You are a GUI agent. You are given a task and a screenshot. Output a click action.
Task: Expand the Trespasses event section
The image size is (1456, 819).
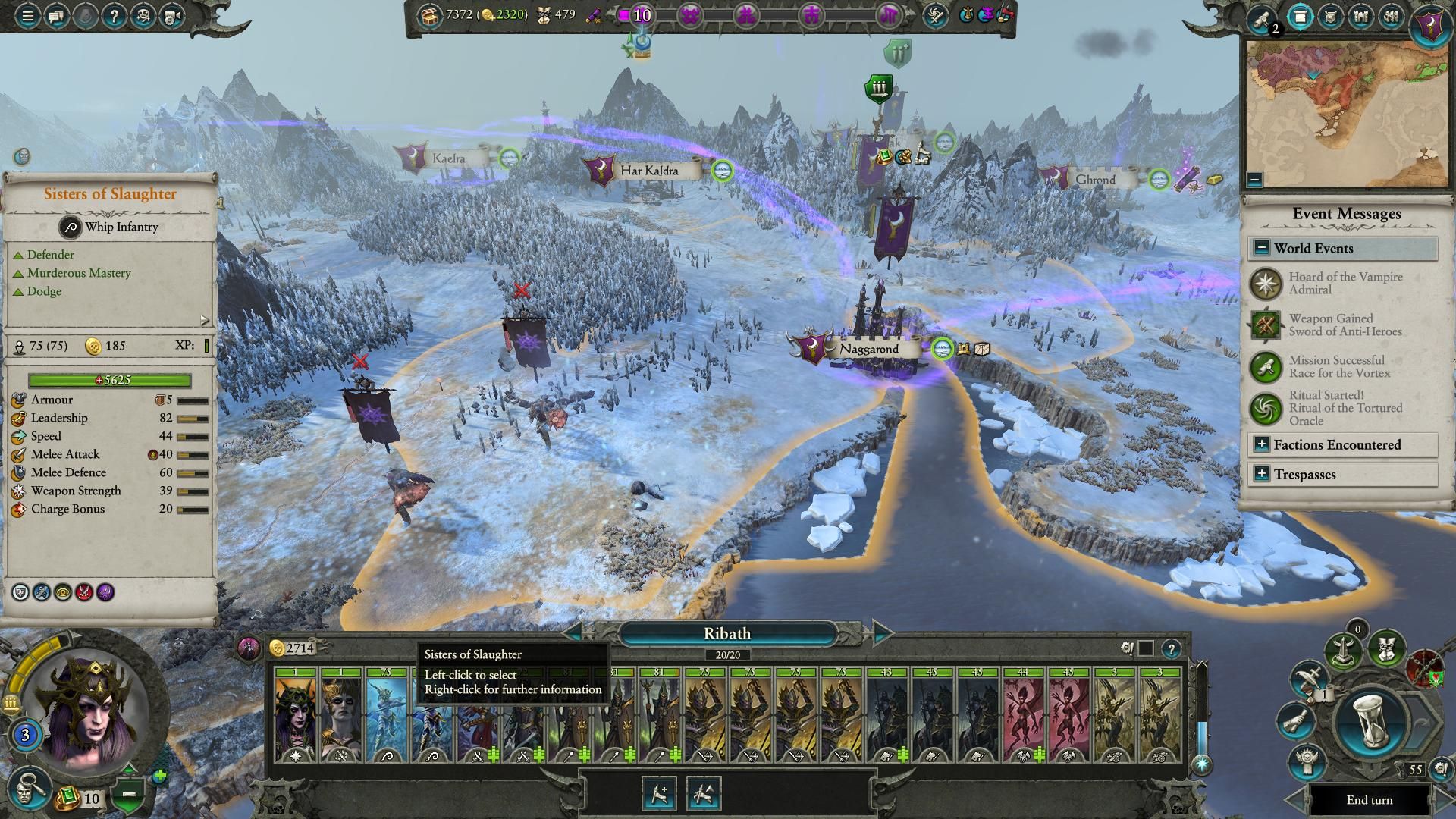pos(1262,475)
